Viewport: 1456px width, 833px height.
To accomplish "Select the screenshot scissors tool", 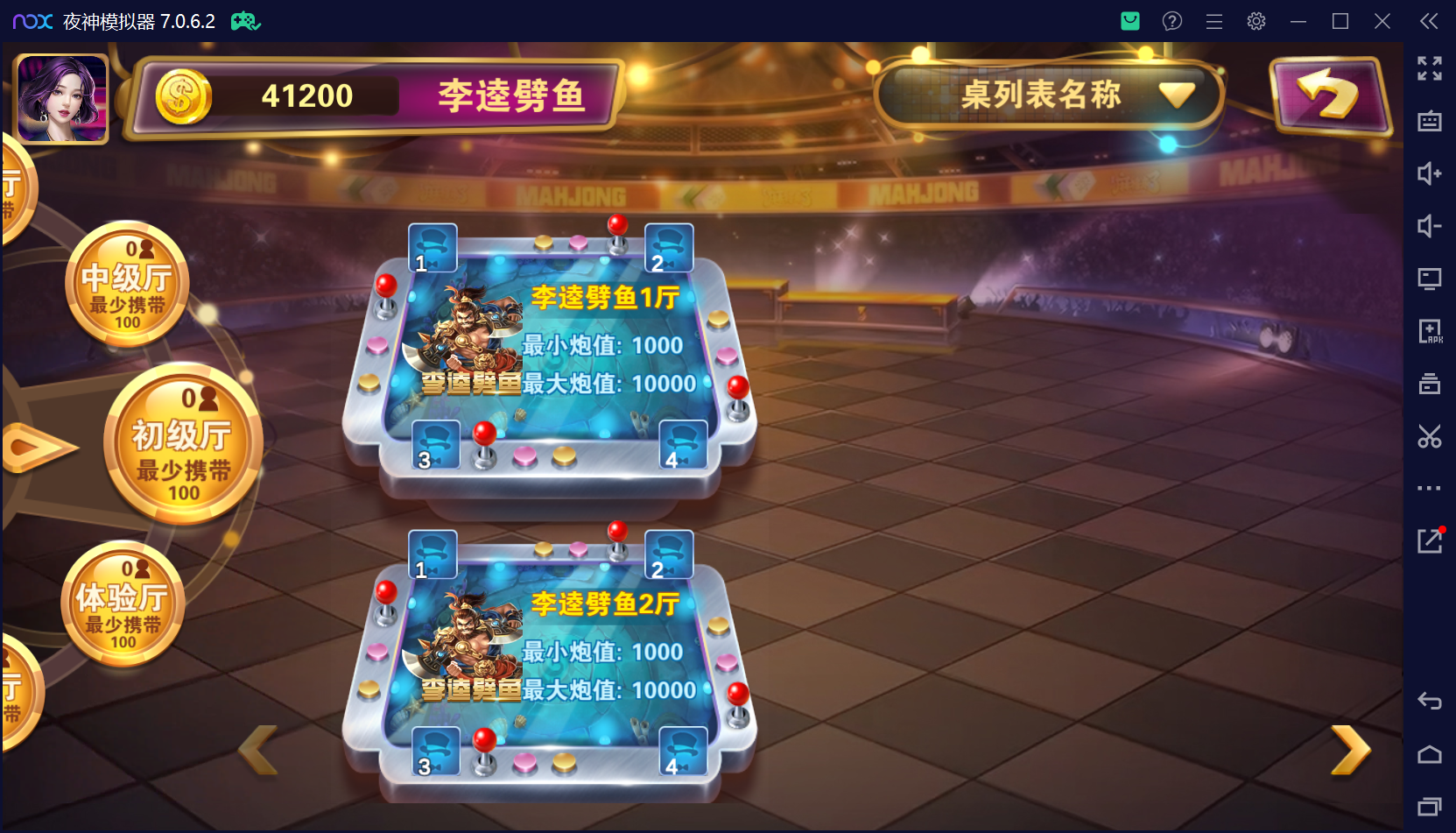I will click(x=1430, y=436).
